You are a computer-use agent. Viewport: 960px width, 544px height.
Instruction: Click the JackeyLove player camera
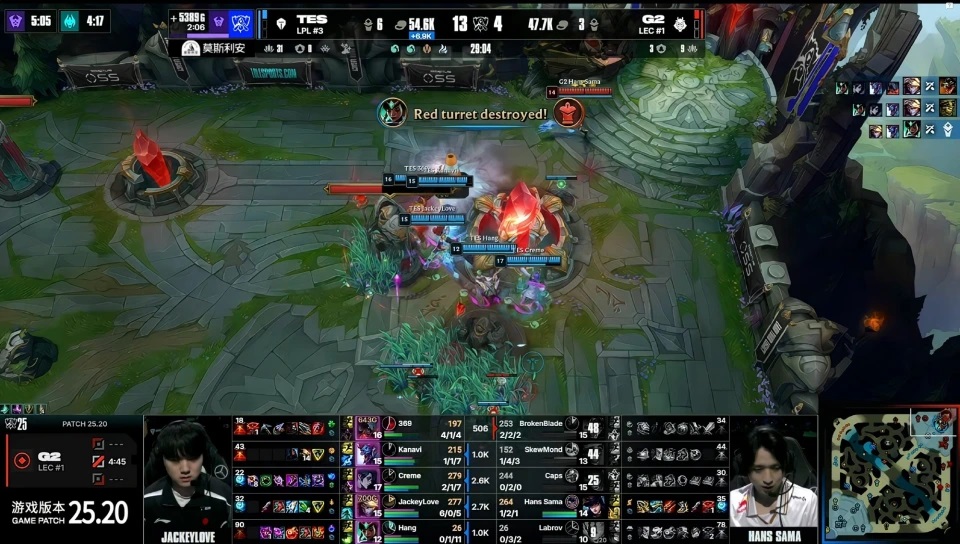[x=188, y=478]
